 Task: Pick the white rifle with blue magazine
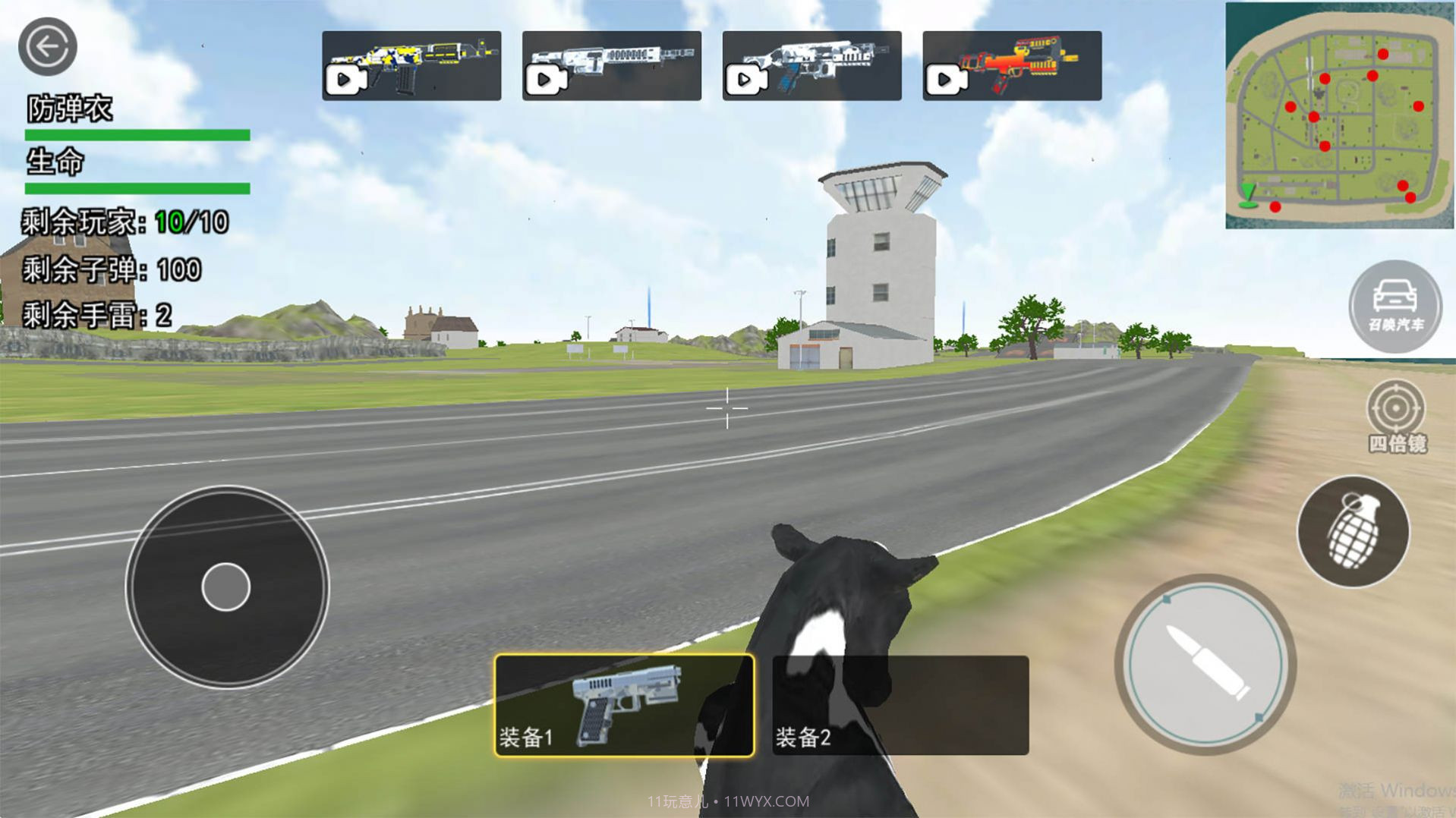pyautogui.click(x=812, y=66)
